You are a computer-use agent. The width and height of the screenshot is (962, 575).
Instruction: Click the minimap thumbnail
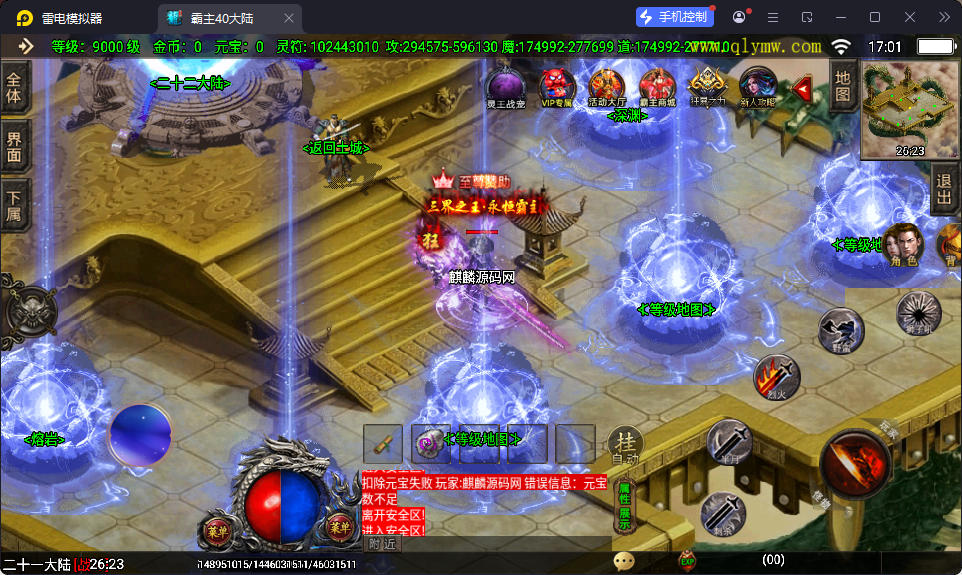click(910, 109)
